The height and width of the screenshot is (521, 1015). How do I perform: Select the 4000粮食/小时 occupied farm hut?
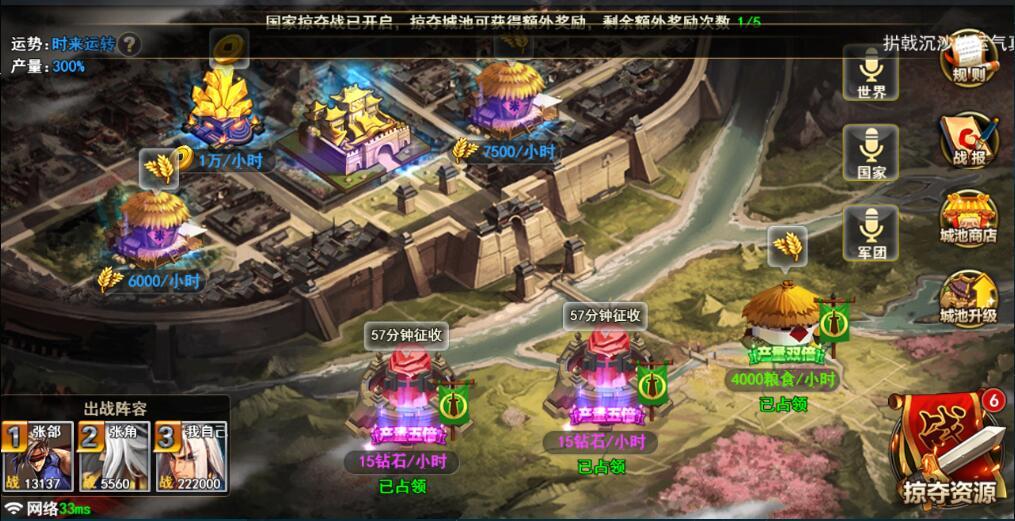(785, 318)
